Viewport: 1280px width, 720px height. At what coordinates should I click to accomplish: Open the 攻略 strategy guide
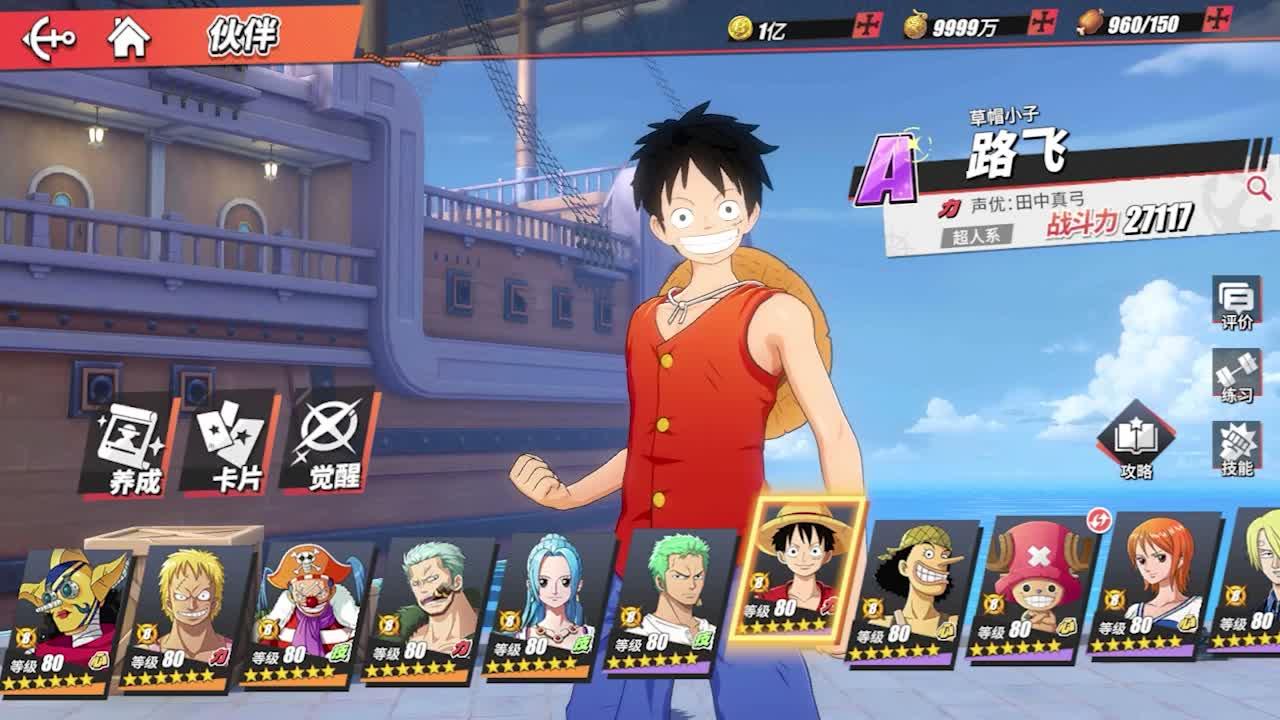point(1136,442)
